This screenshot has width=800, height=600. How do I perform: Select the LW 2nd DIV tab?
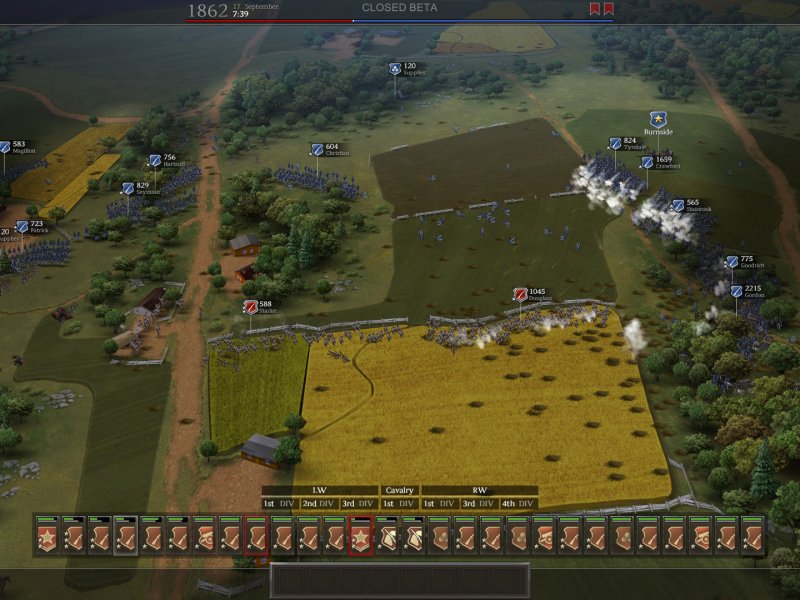[318, 504]
